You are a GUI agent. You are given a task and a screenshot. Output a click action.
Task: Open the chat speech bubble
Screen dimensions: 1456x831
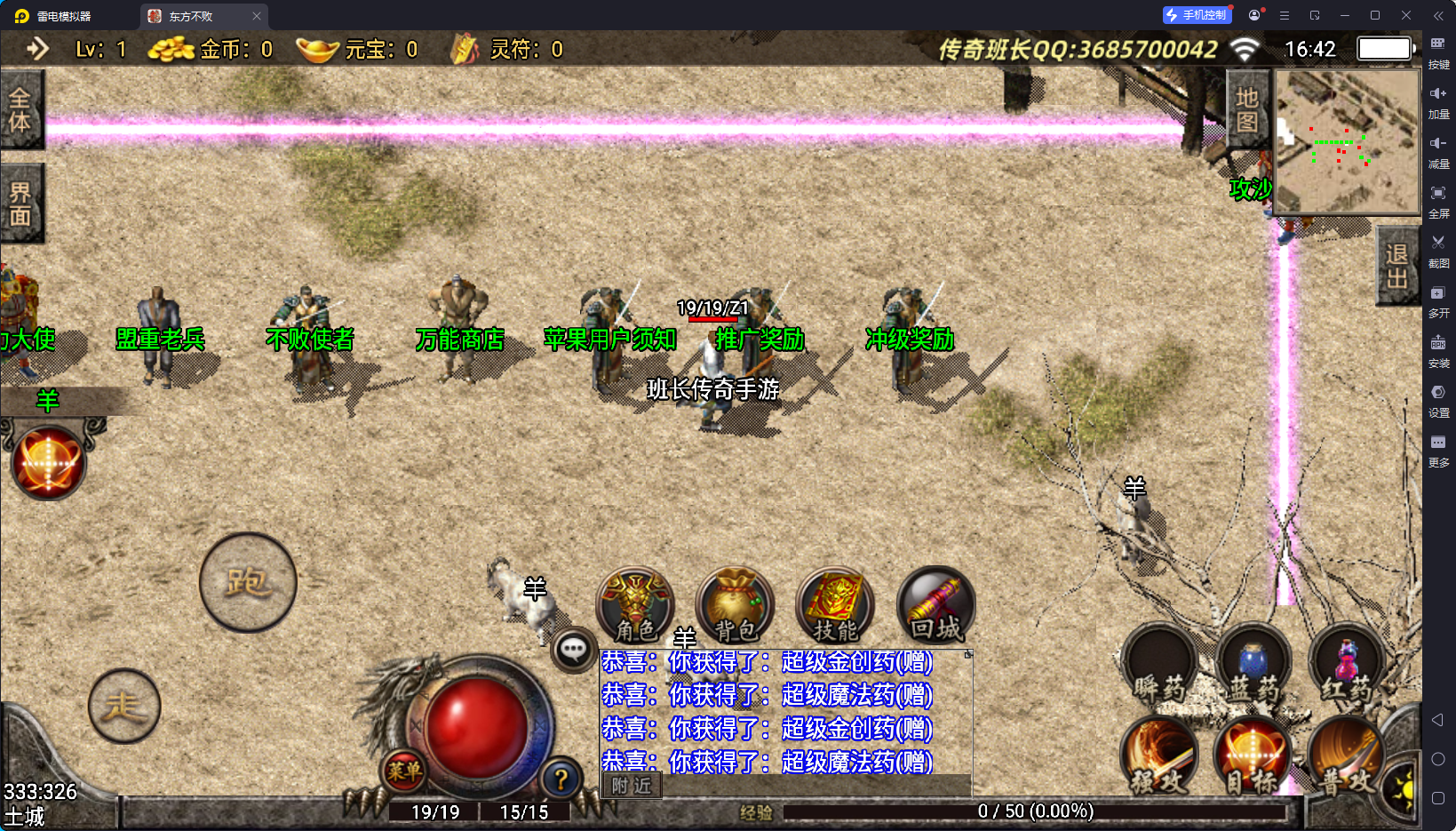click(573, 650)
